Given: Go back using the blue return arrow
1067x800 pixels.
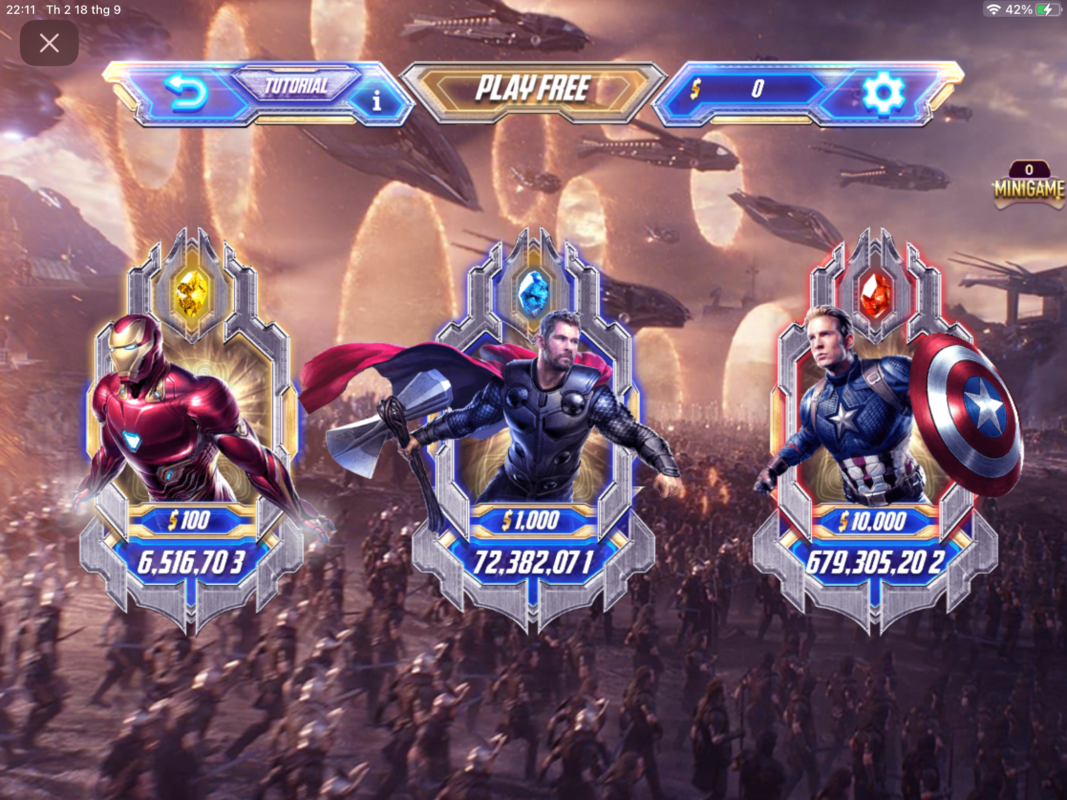Looking at the screenshot, I should point(186,94).
